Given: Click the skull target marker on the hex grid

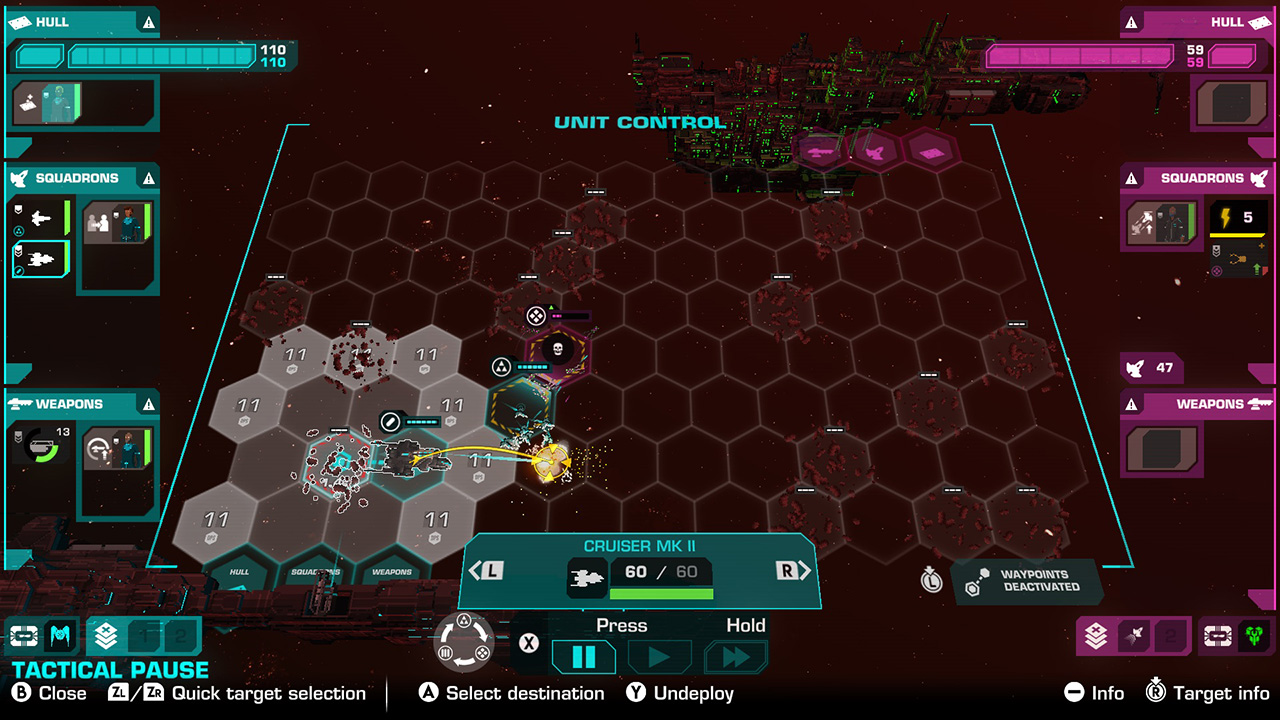Looking at the screenshot, I should [557, 348].
